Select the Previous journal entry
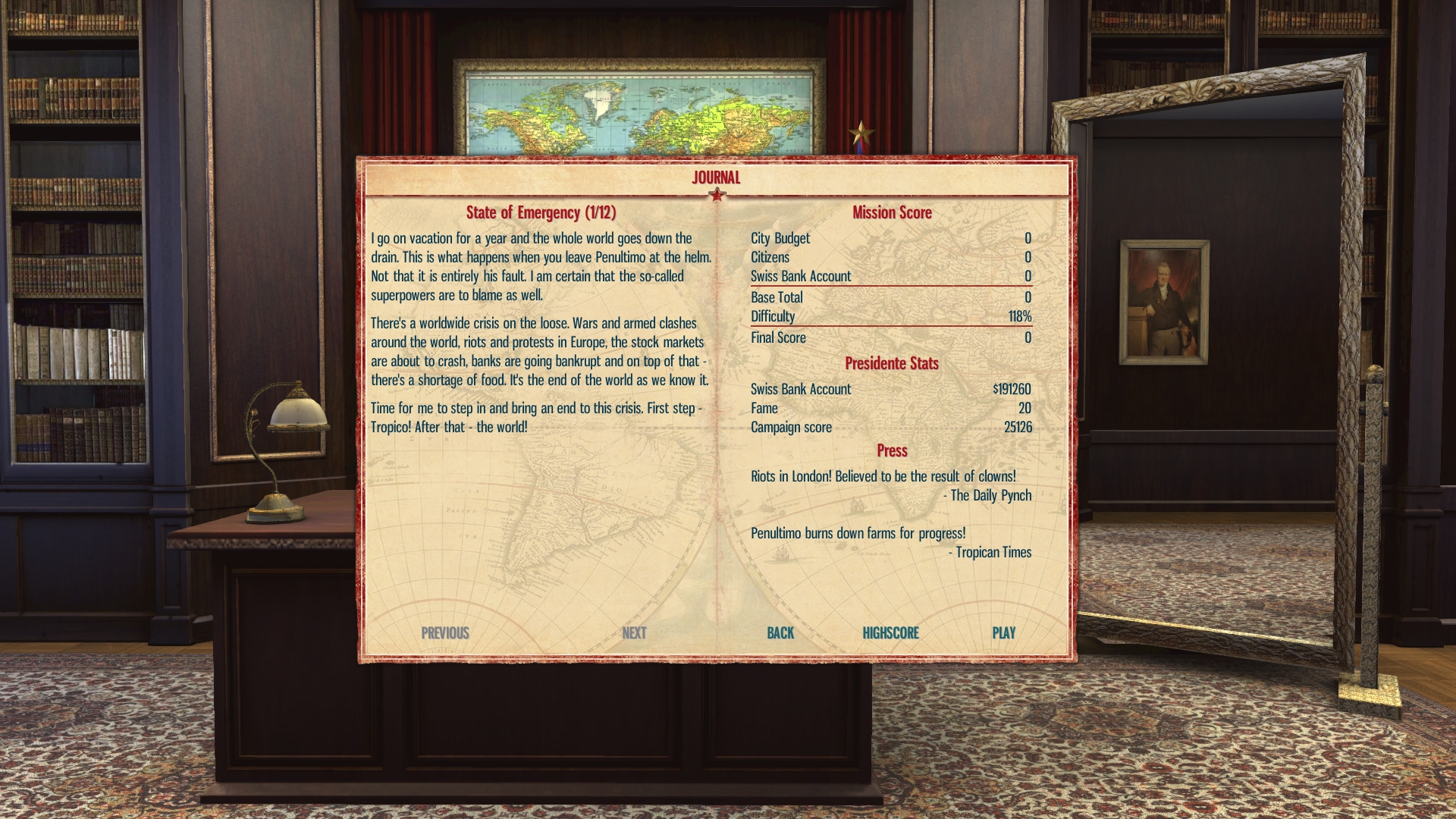 [x=445, y=632]
